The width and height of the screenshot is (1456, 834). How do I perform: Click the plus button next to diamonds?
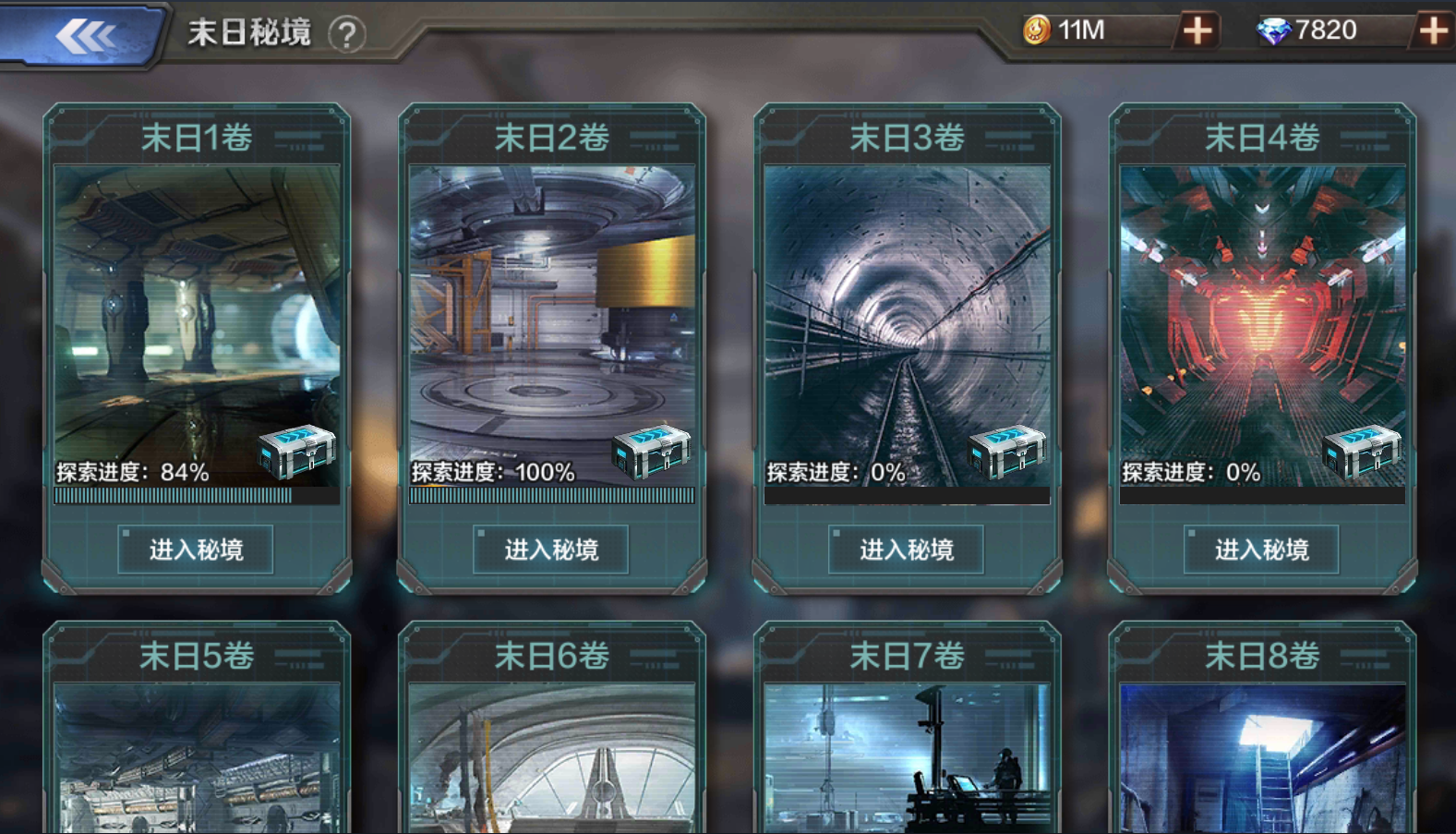[x=1435, y=30]
